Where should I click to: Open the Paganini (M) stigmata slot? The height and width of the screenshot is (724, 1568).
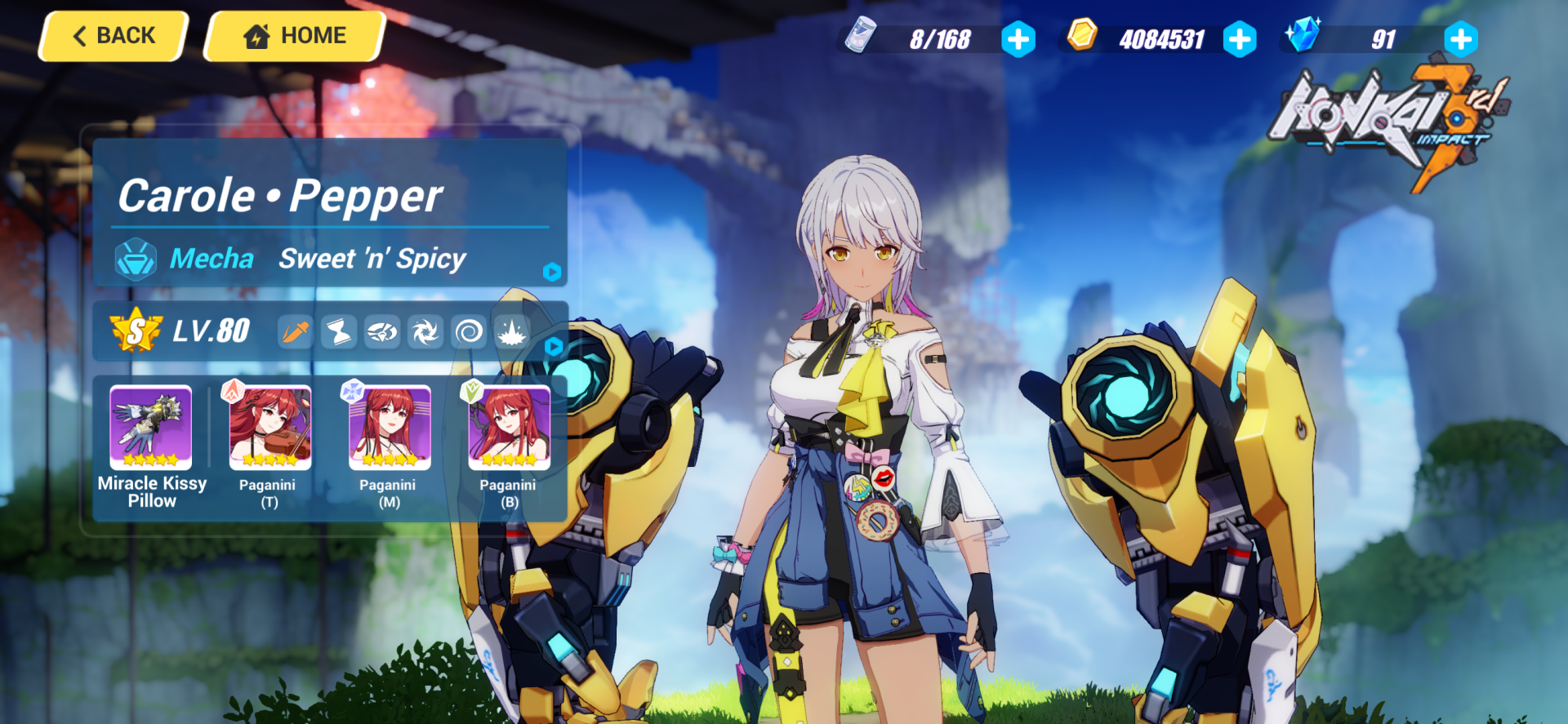(390, 429)
